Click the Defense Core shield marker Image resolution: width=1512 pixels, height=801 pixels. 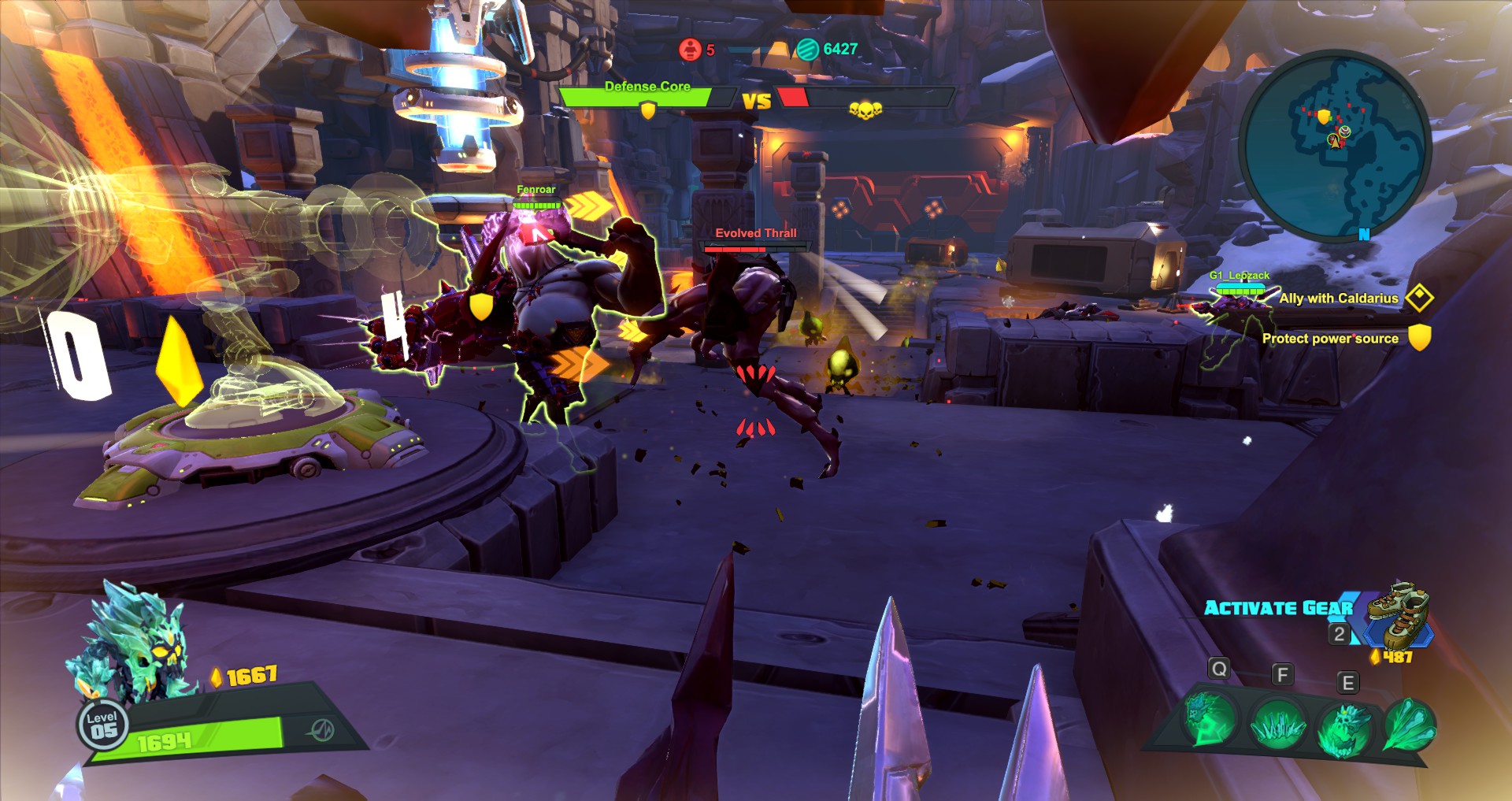(x=647, y=111)
